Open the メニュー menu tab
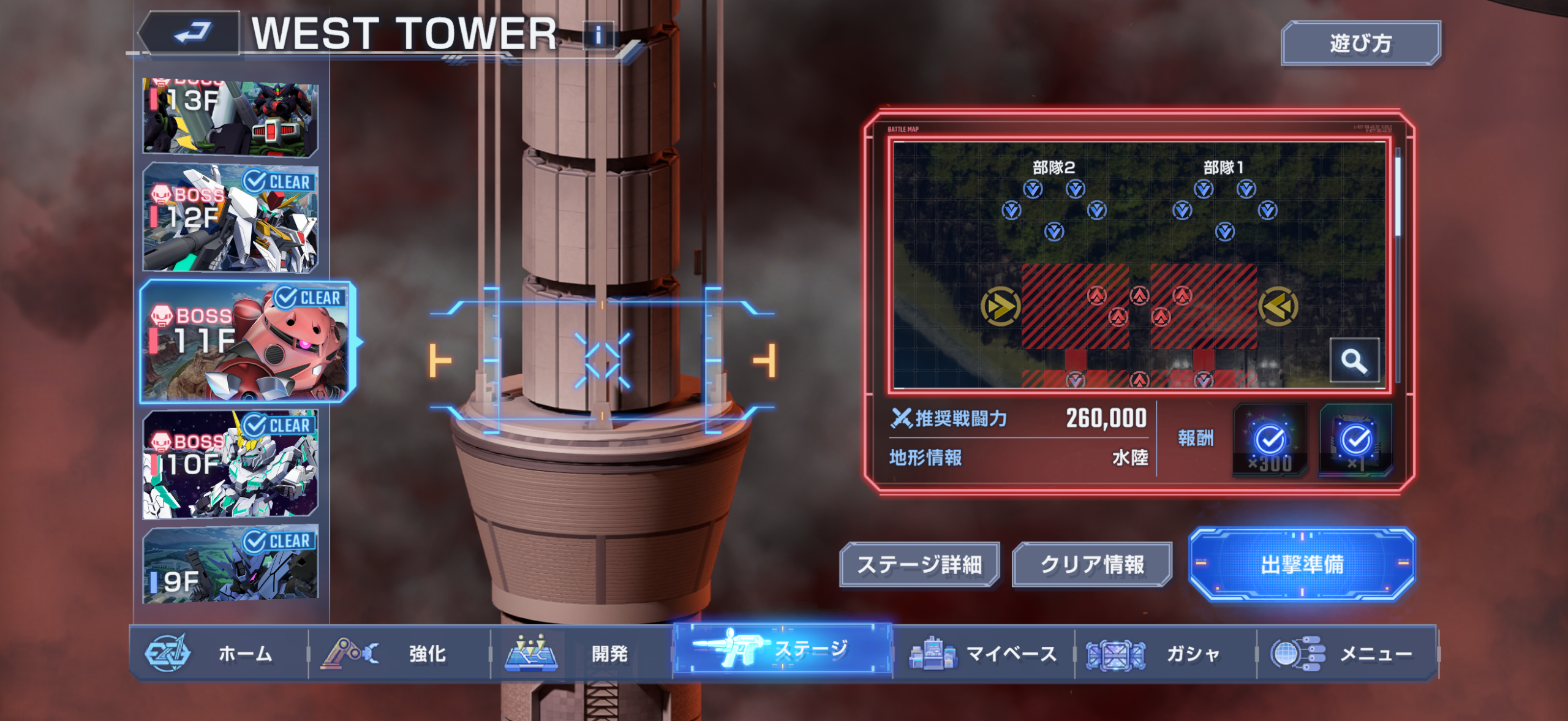 pos(1346,654)
